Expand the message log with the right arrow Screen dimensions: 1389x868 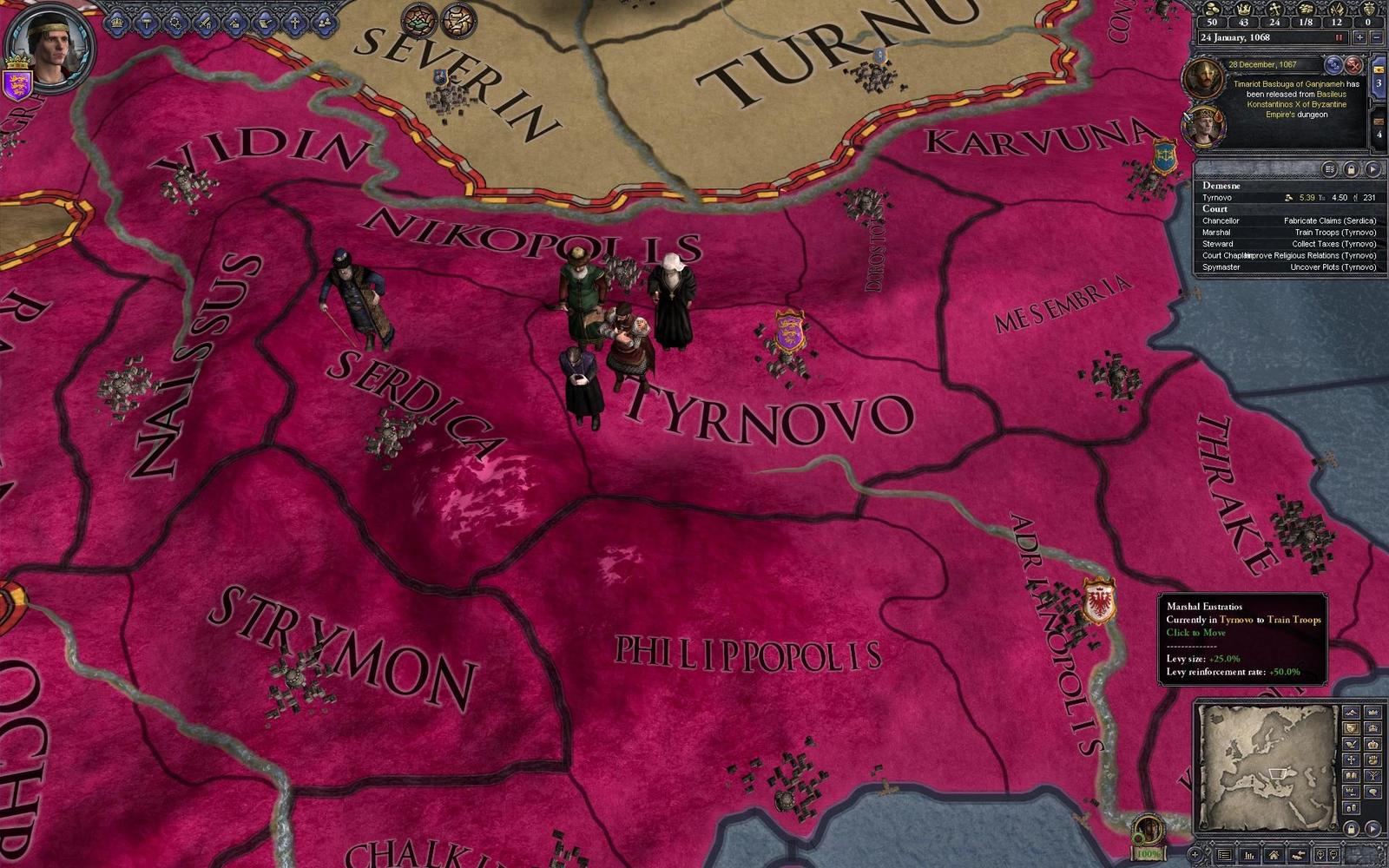tap(1373, 168)
